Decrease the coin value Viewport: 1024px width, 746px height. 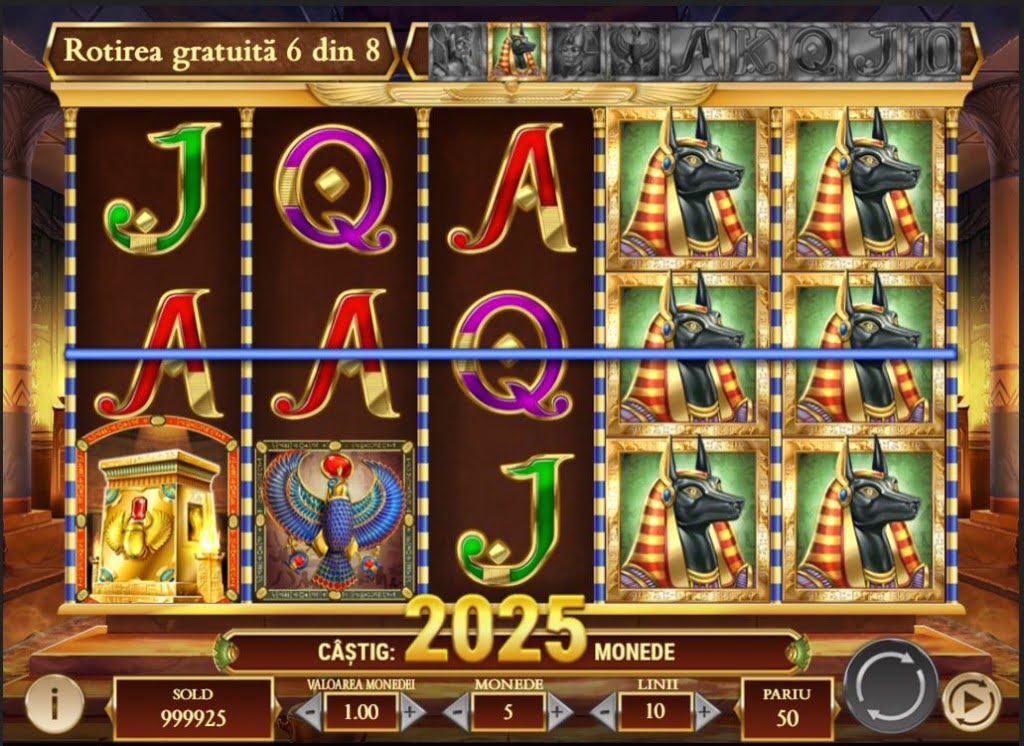[x=311, y=712]
